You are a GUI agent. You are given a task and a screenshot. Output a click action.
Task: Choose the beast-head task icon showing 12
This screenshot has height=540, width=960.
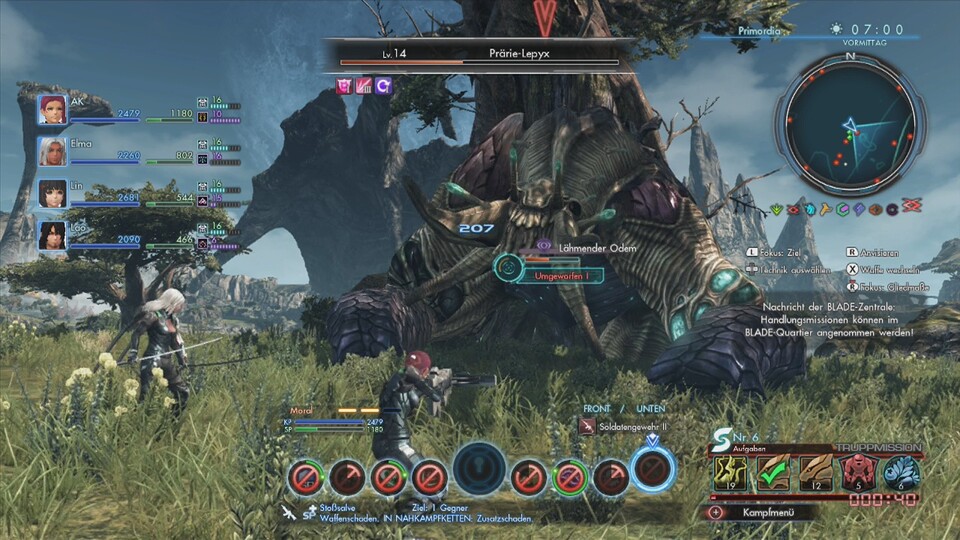coord(815,473)
